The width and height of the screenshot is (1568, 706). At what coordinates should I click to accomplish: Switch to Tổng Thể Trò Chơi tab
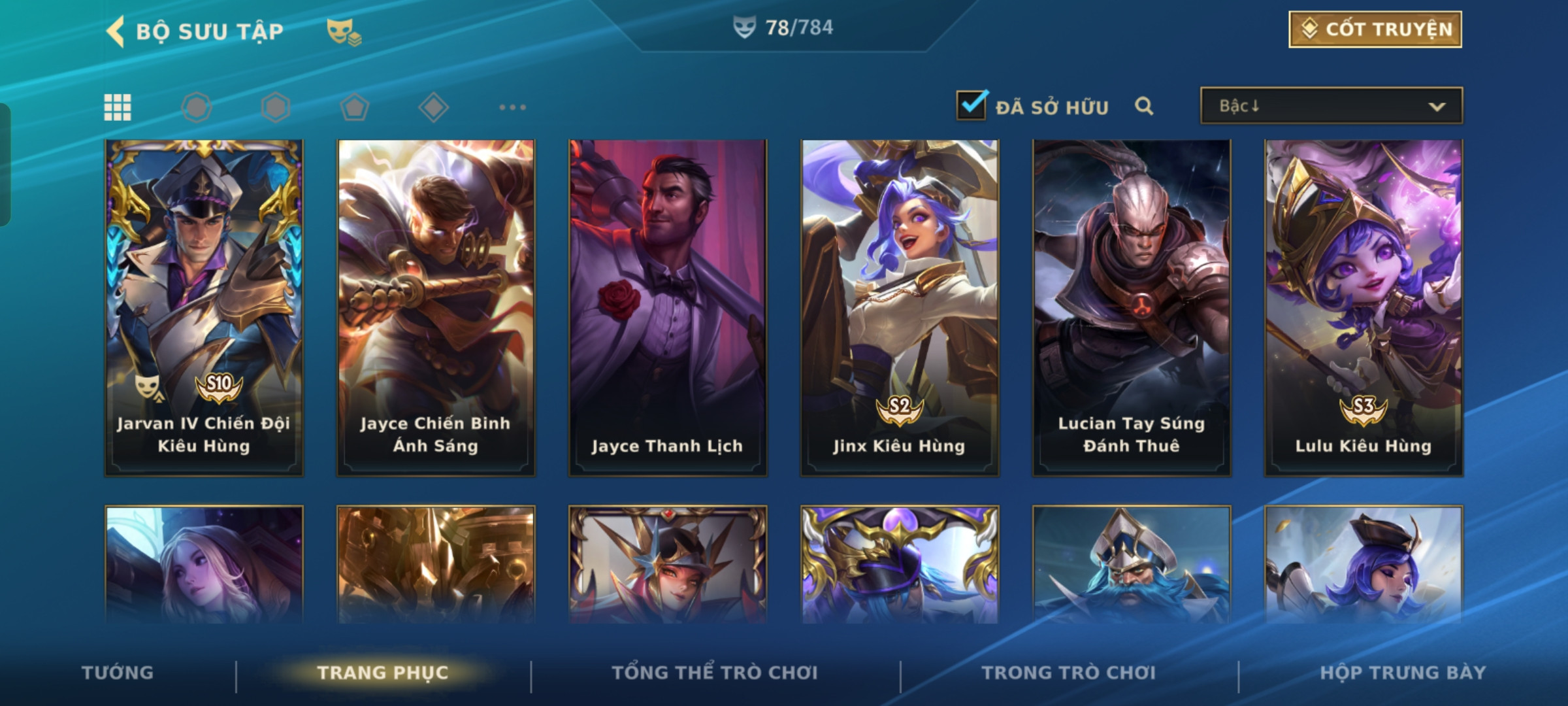[x=715, y=673]
